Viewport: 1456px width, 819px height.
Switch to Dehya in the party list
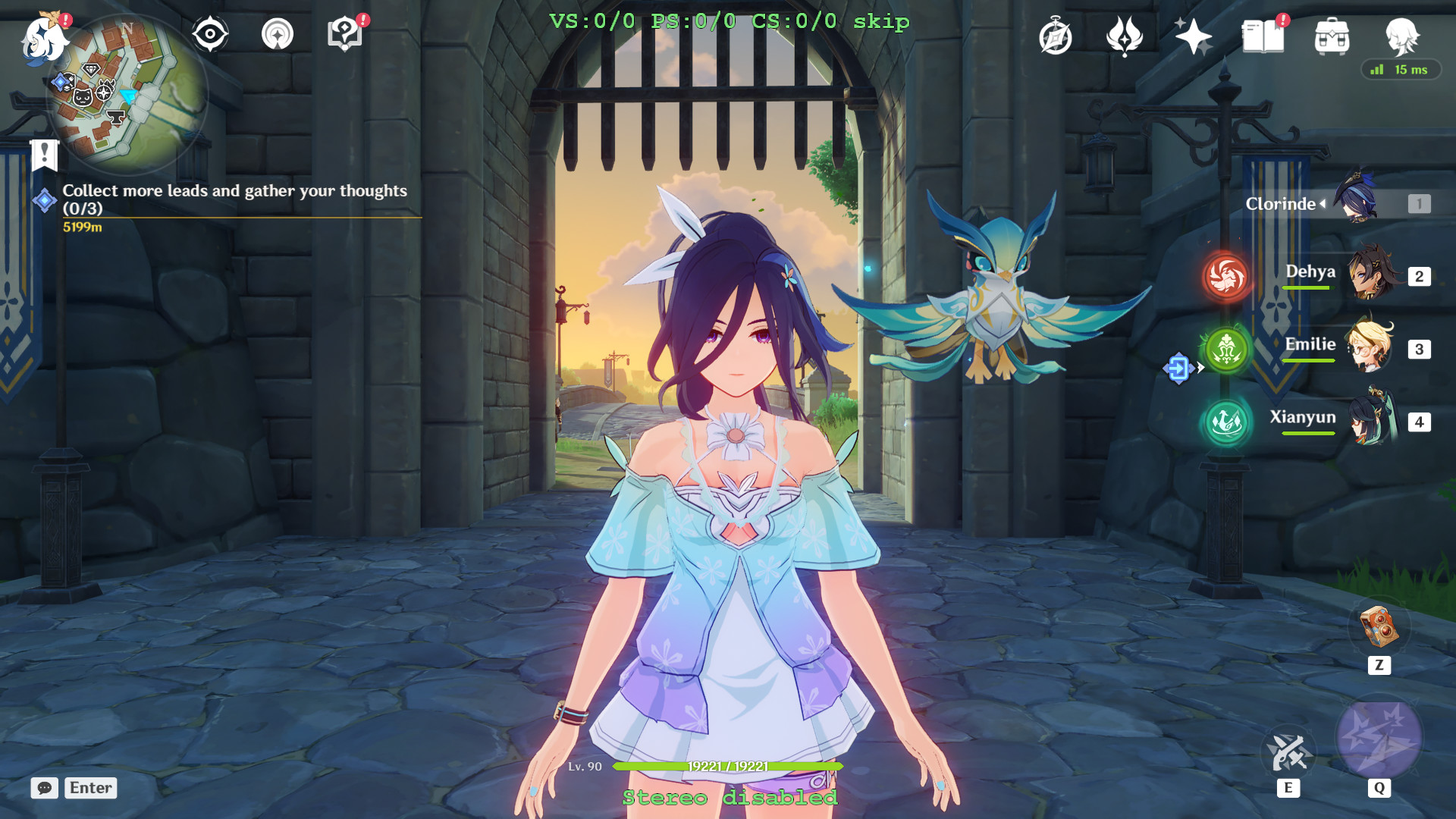1373,274
